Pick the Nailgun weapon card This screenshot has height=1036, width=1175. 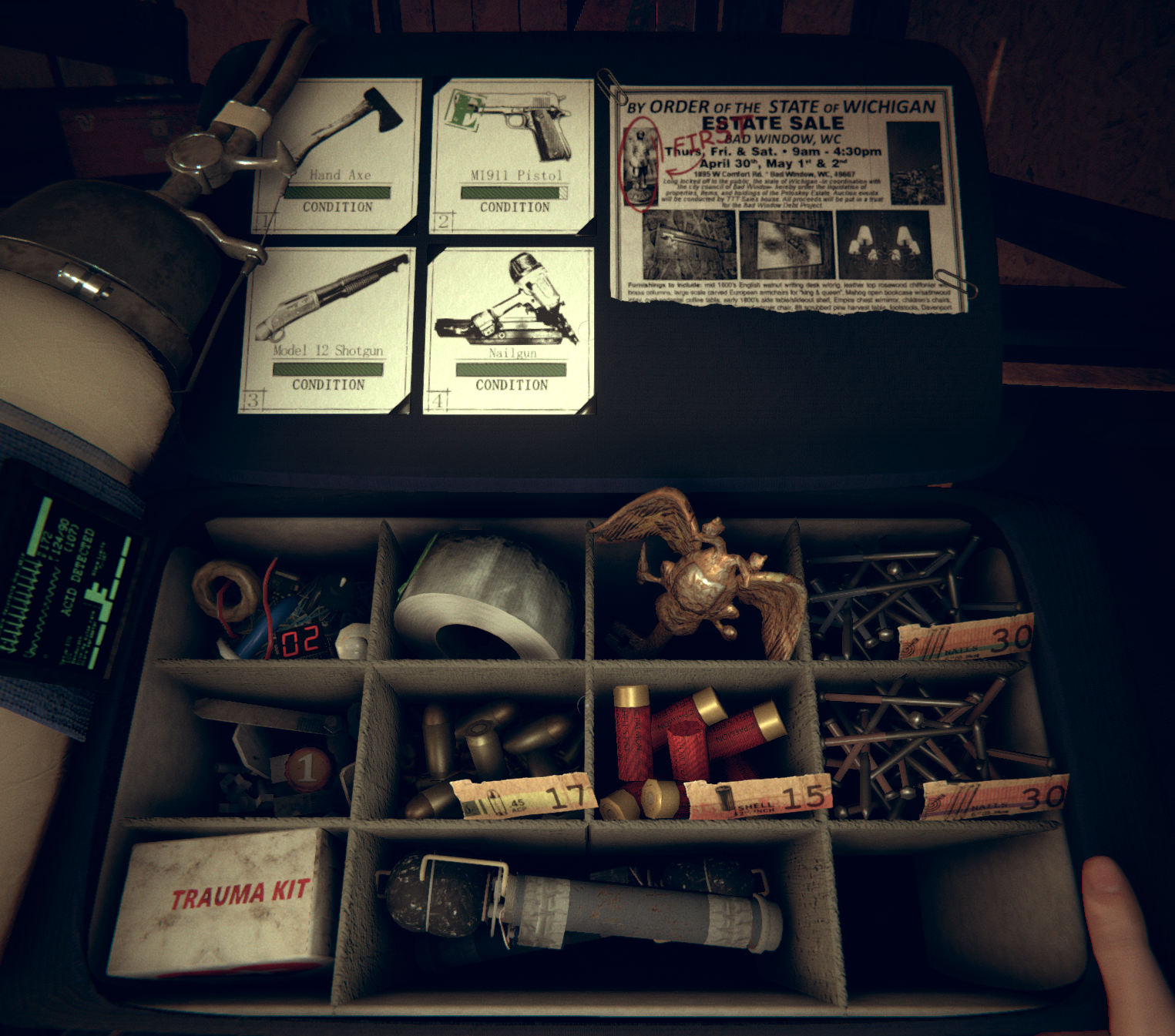click(509, 330)
